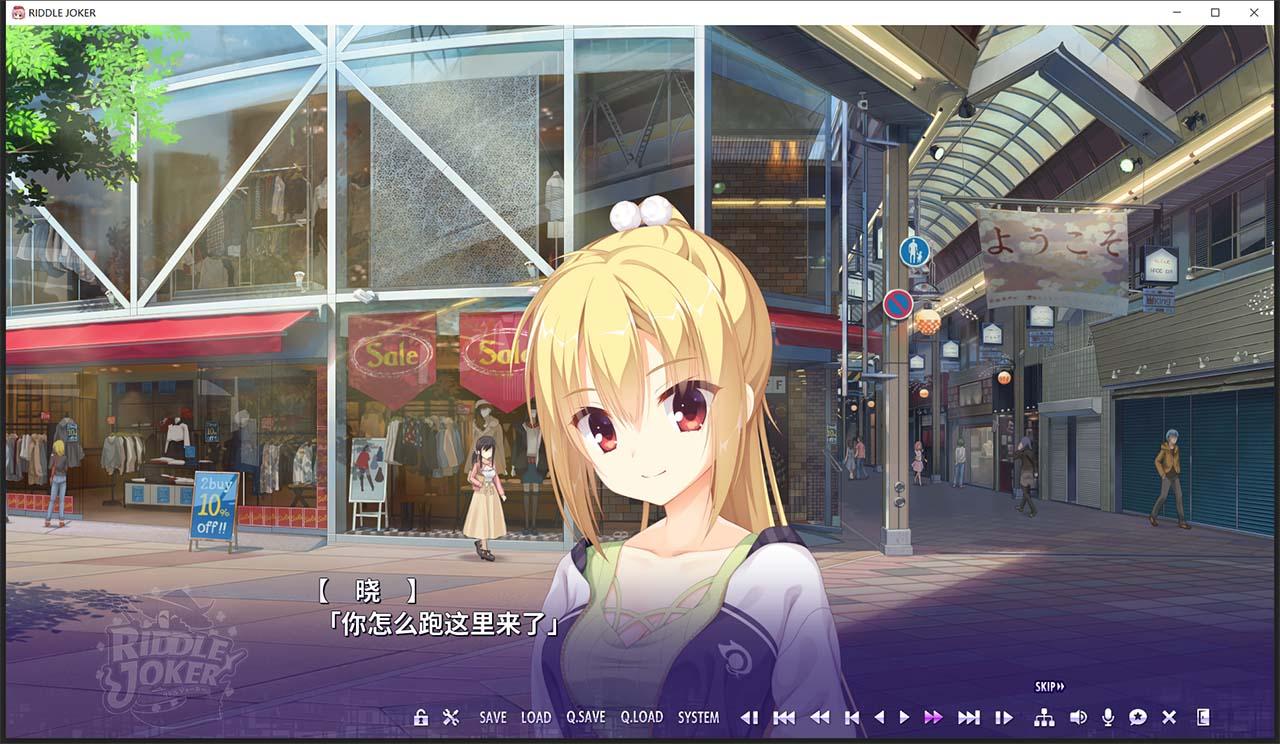
Task: Go back one line with left triangle
Action: coord(879,717)
